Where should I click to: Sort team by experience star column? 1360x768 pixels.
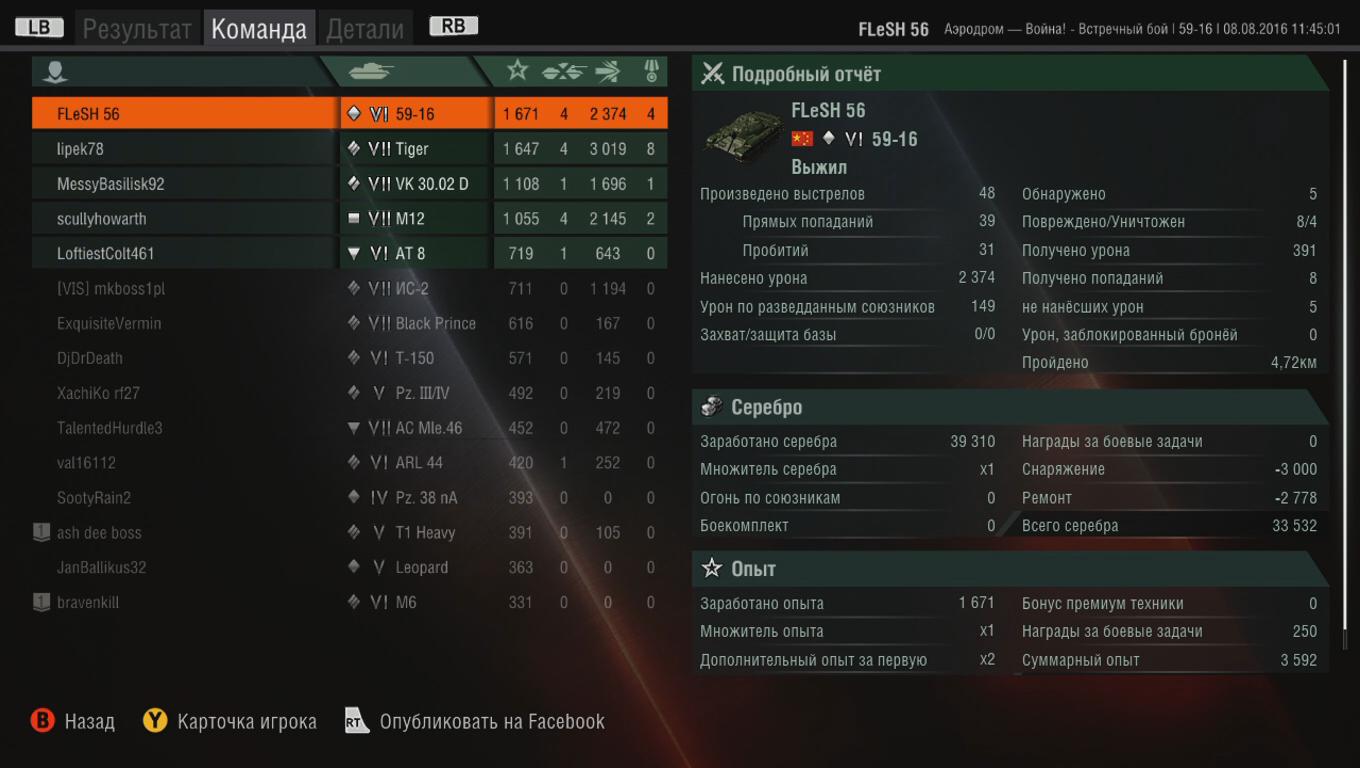(x=517, y=70)
